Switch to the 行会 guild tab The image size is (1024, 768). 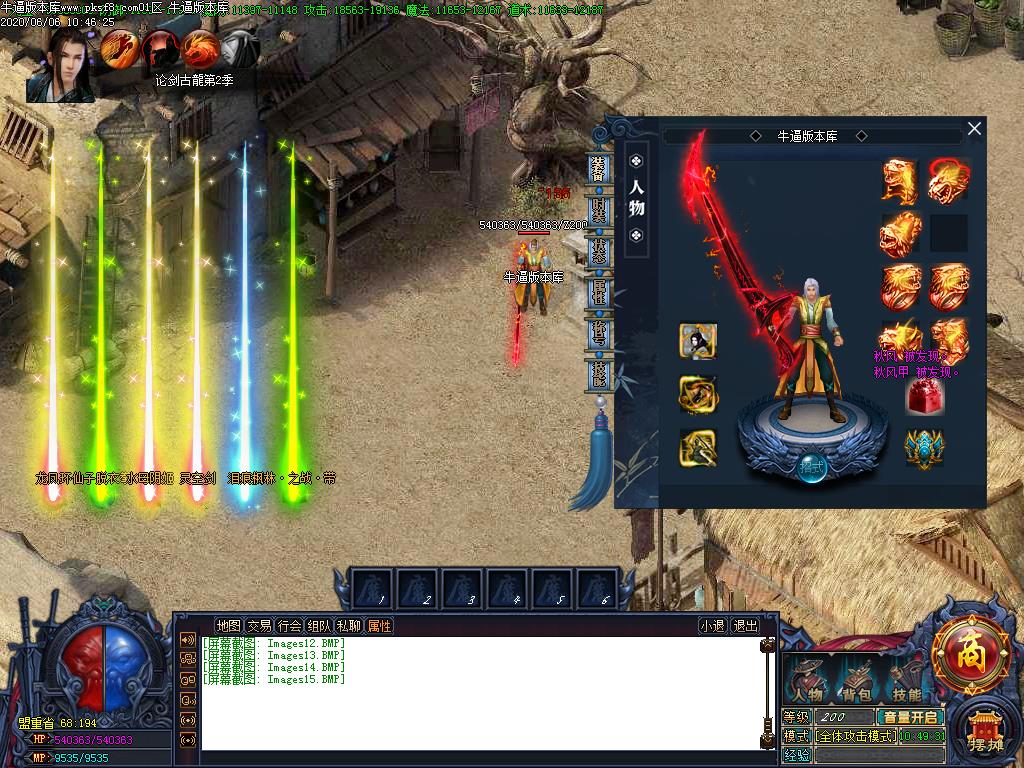coord(289,626)
